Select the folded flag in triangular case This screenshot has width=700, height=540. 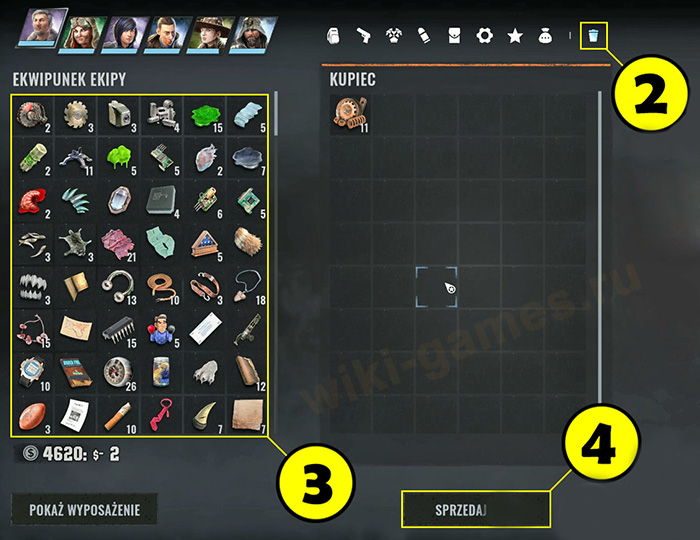[204, 242]
